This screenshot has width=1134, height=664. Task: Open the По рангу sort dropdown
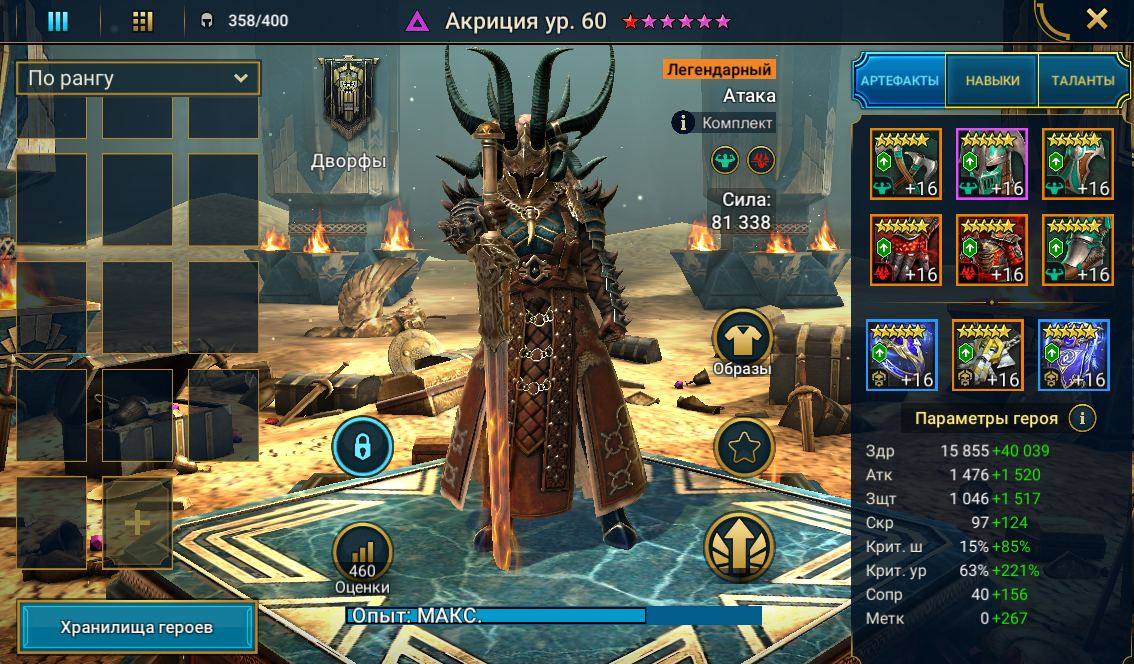click(x=138, y=78)
